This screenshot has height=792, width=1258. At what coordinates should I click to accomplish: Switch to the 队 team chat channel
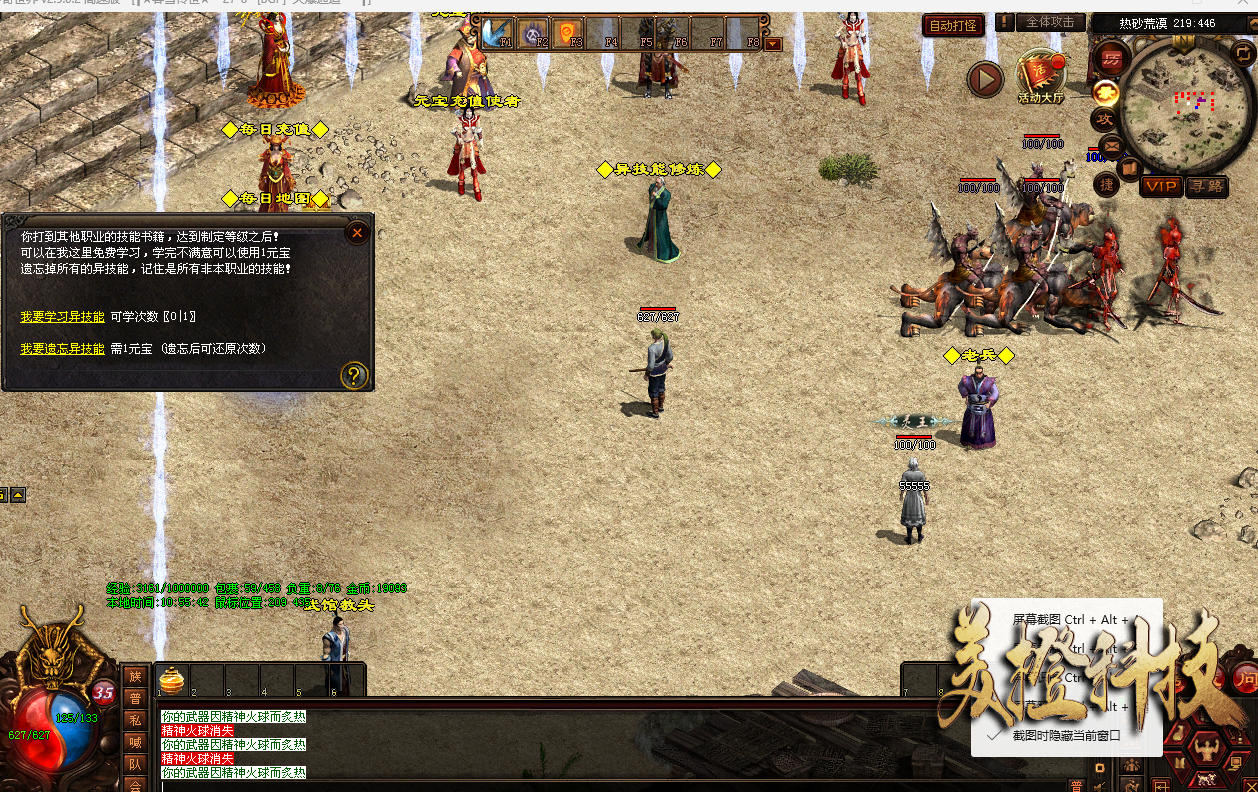click(x=134, y=764)
